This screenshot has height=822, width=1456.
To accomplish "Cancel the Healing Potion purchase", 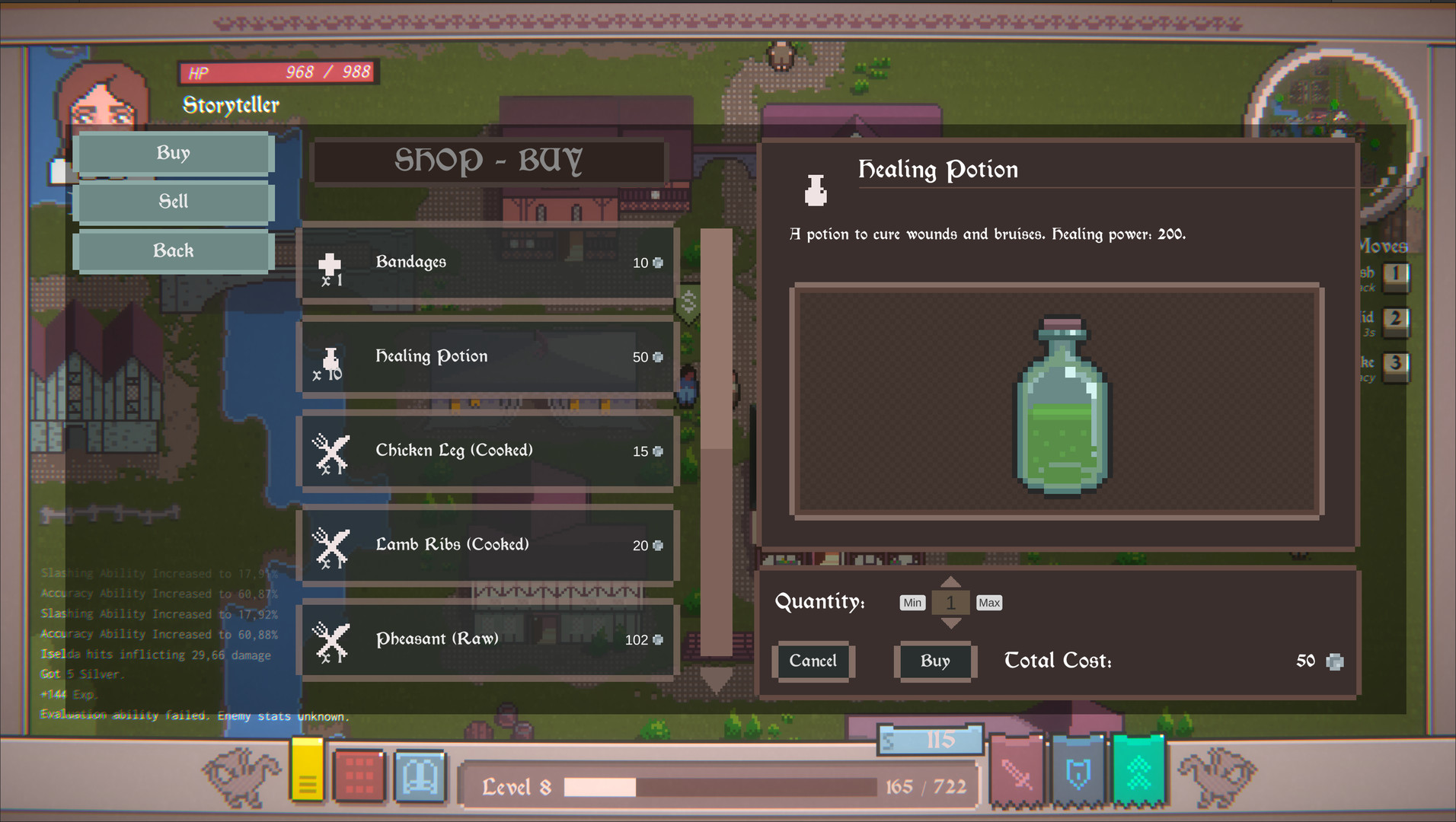I will [813, 661].
